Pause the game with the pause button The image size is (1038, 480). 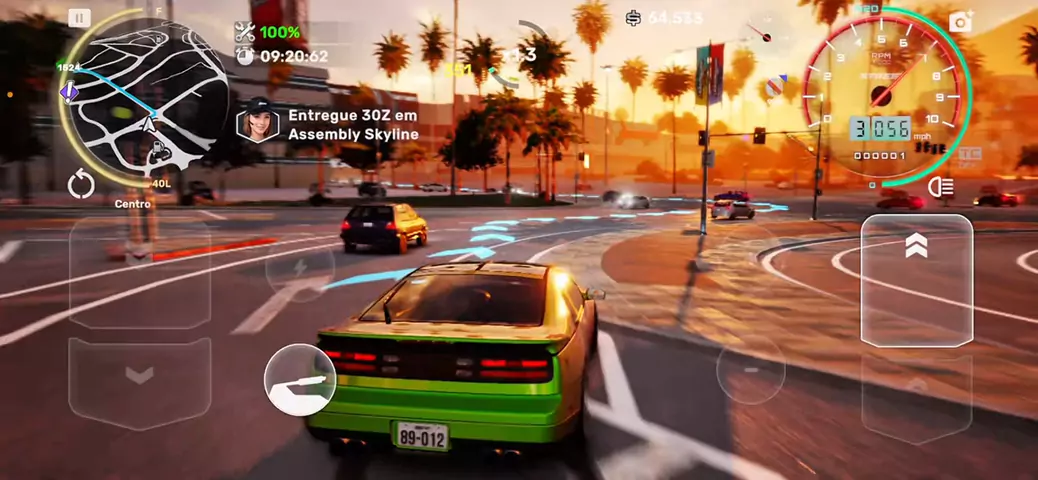coord(79,18)
